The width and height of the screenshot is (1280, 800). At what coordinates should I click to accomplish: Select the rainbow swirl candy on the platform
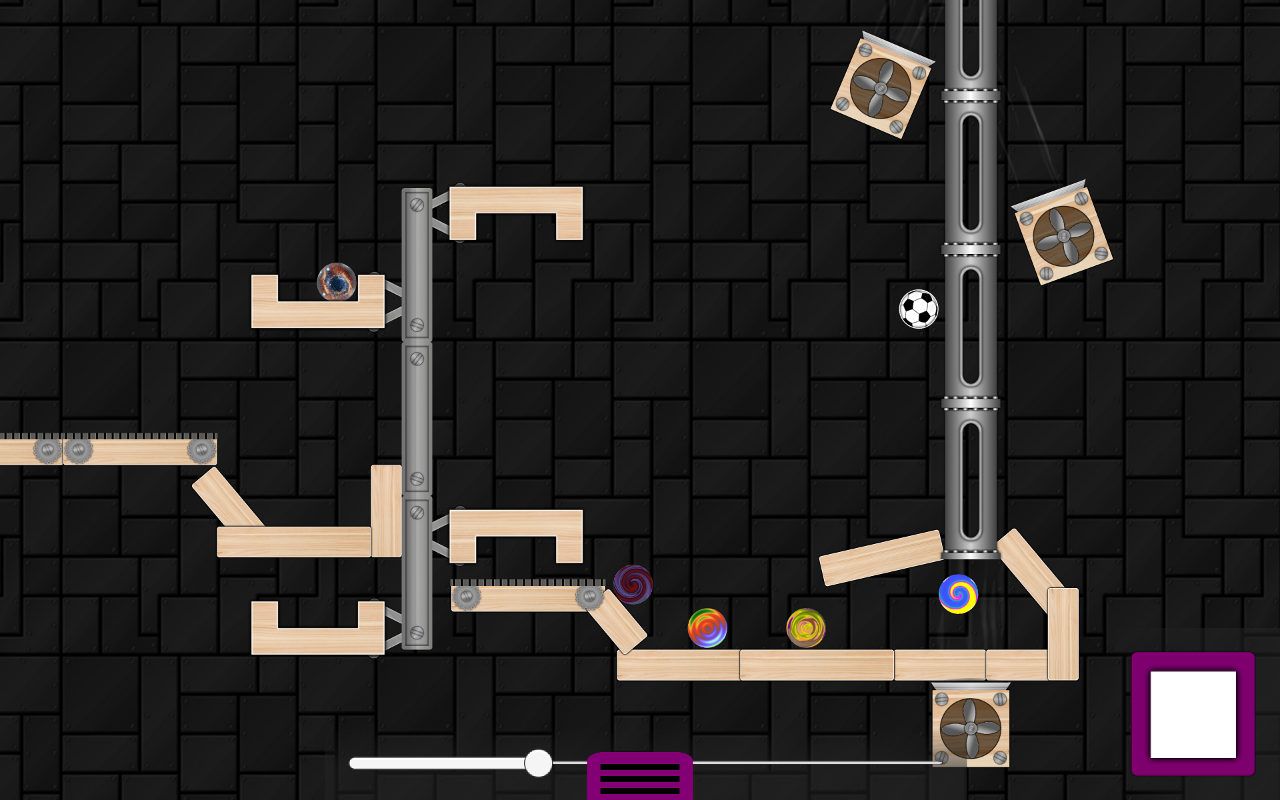tap(709, 627)
